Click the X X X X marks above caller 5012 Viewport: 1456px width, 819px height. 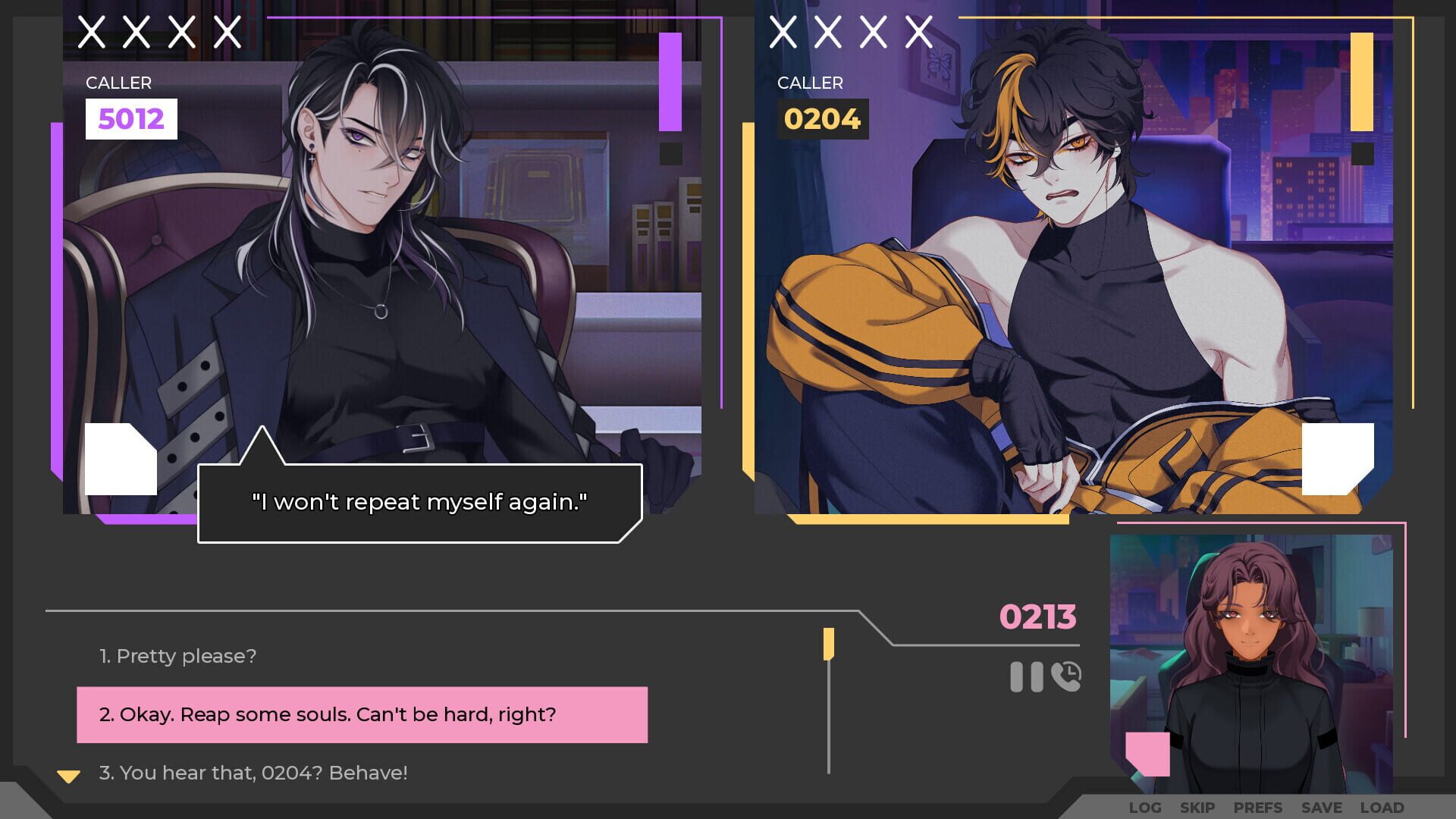coord(159,32)
